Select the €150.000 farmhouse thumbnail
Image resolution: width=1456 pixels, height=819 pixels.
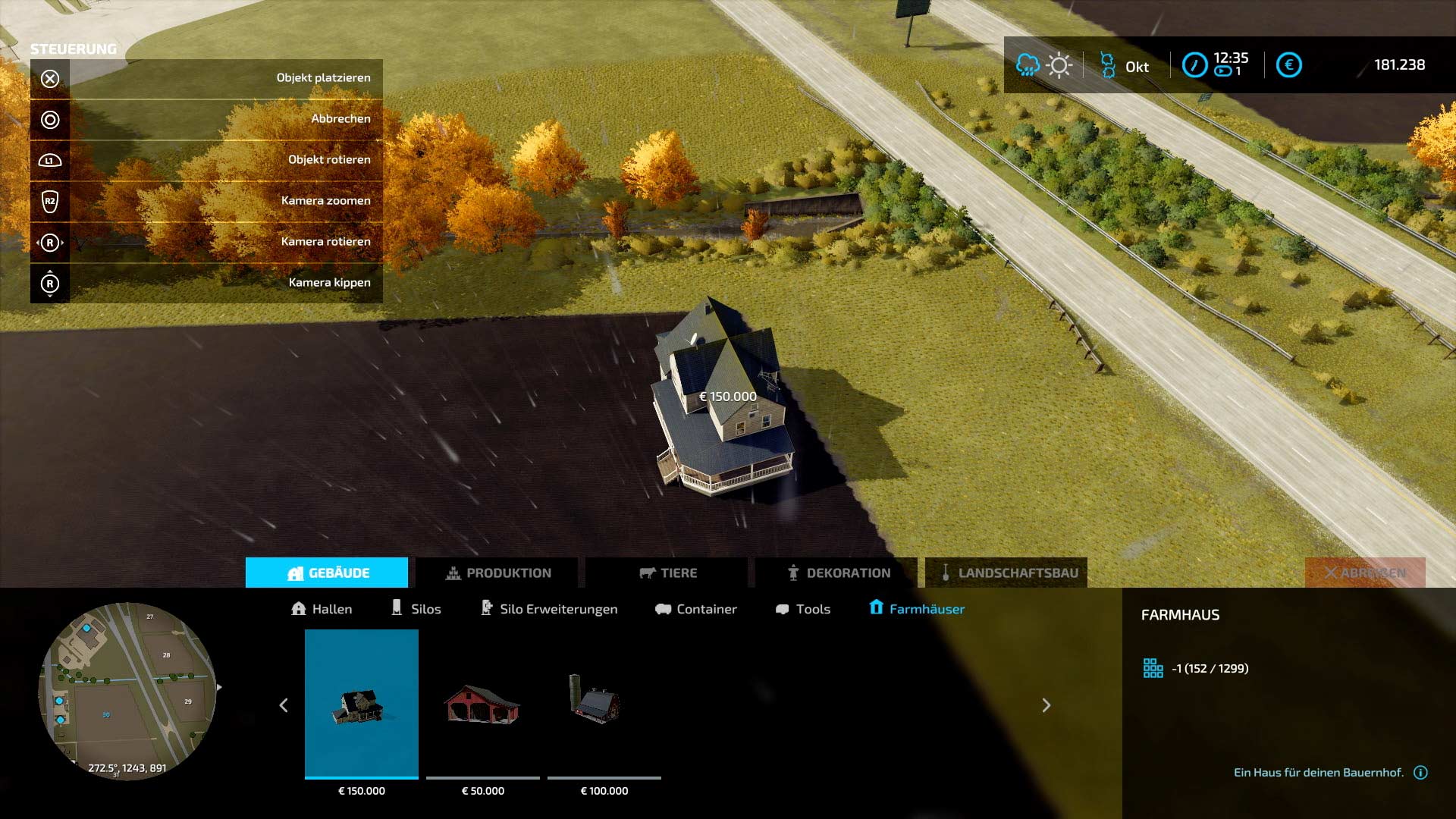pos(362,704)
